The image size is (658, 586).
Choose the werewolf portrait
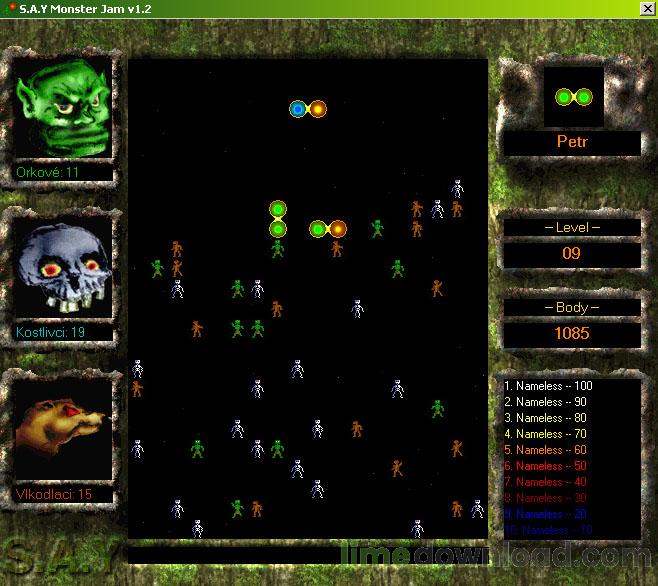[61, 429]
